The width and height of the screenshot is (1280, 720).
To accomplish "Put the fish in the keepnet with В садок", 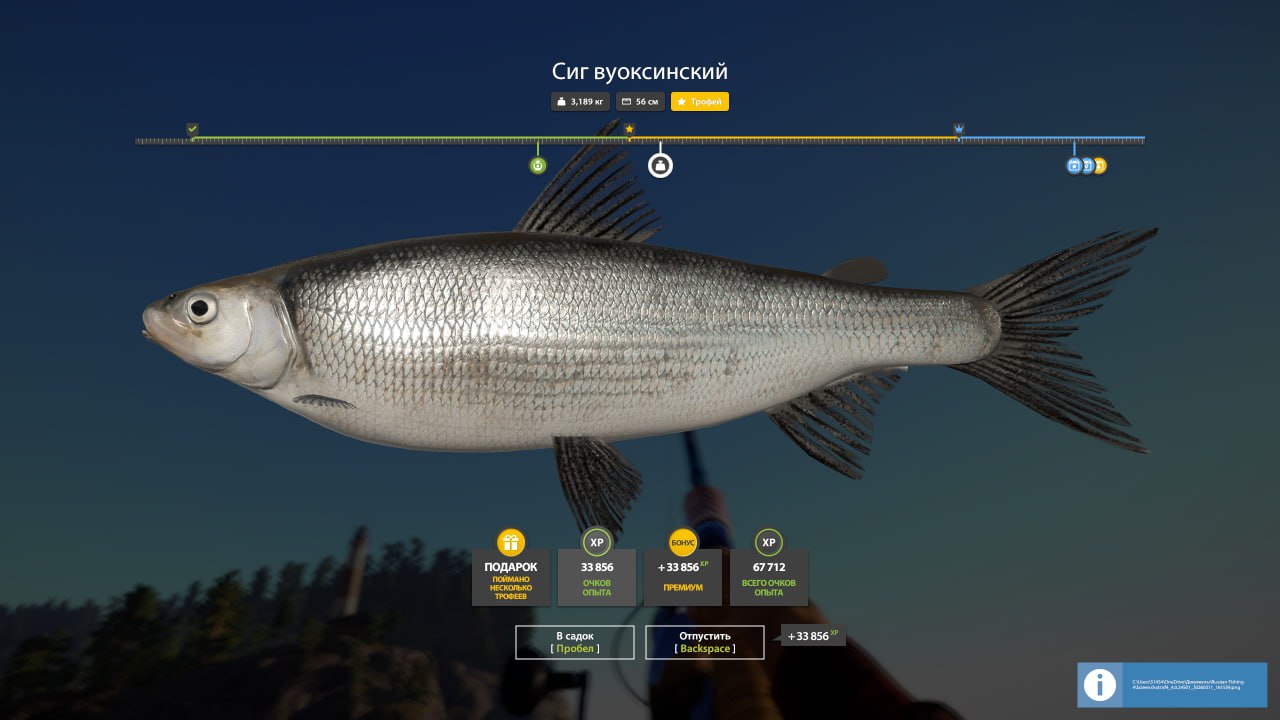I will (575, 642).
